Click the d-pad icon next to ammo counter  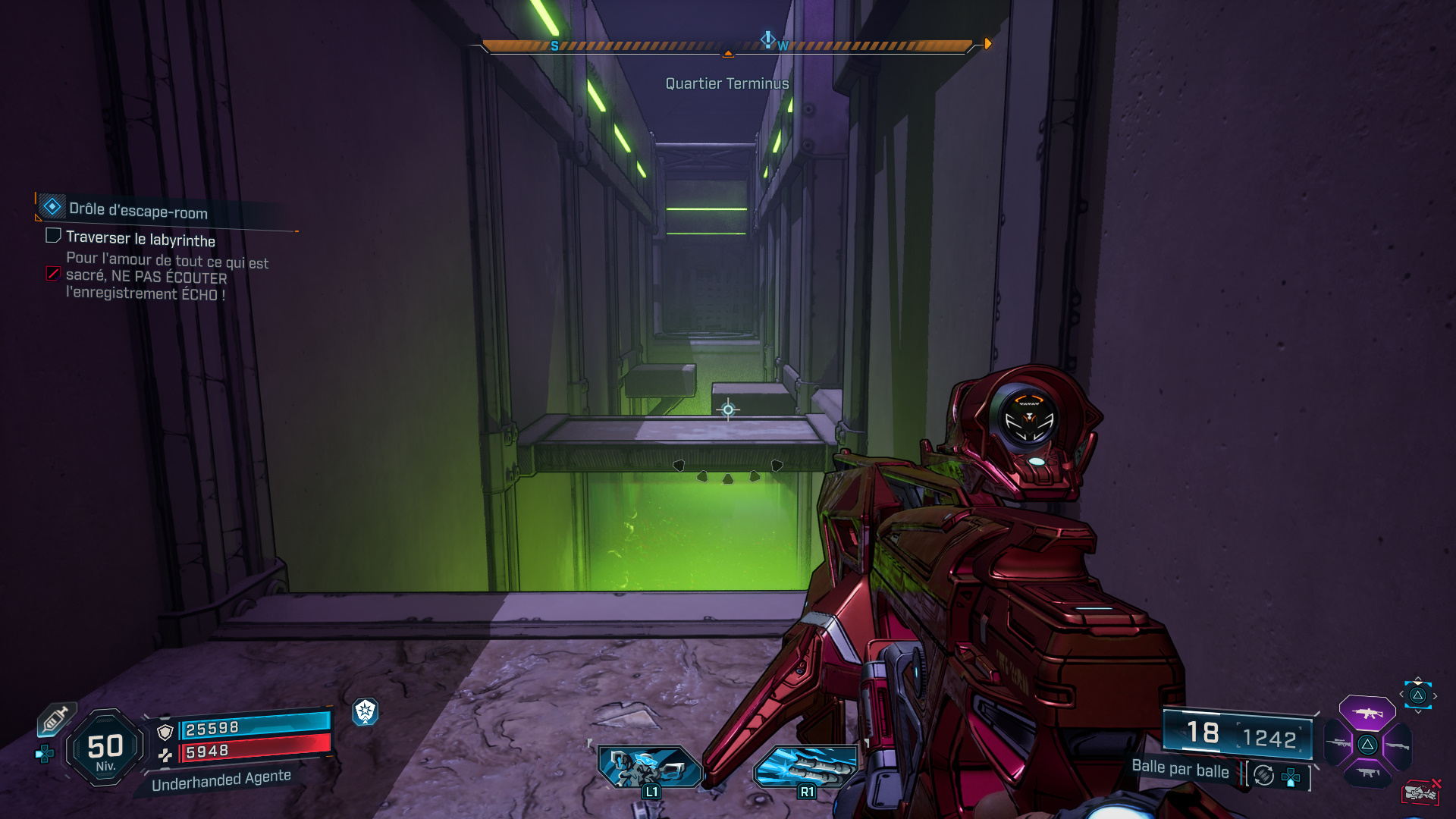click(x=1290, y=776)
